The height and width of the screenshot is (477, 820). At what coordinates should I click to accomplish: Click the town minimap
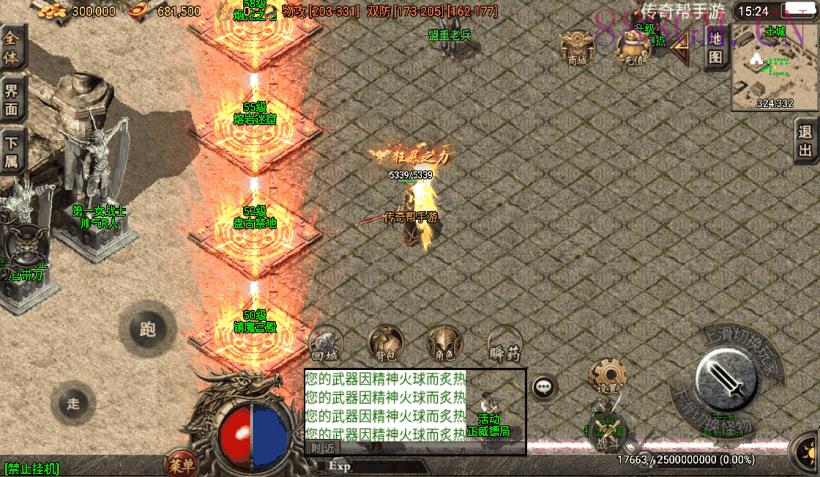click(x=774, y=64)
